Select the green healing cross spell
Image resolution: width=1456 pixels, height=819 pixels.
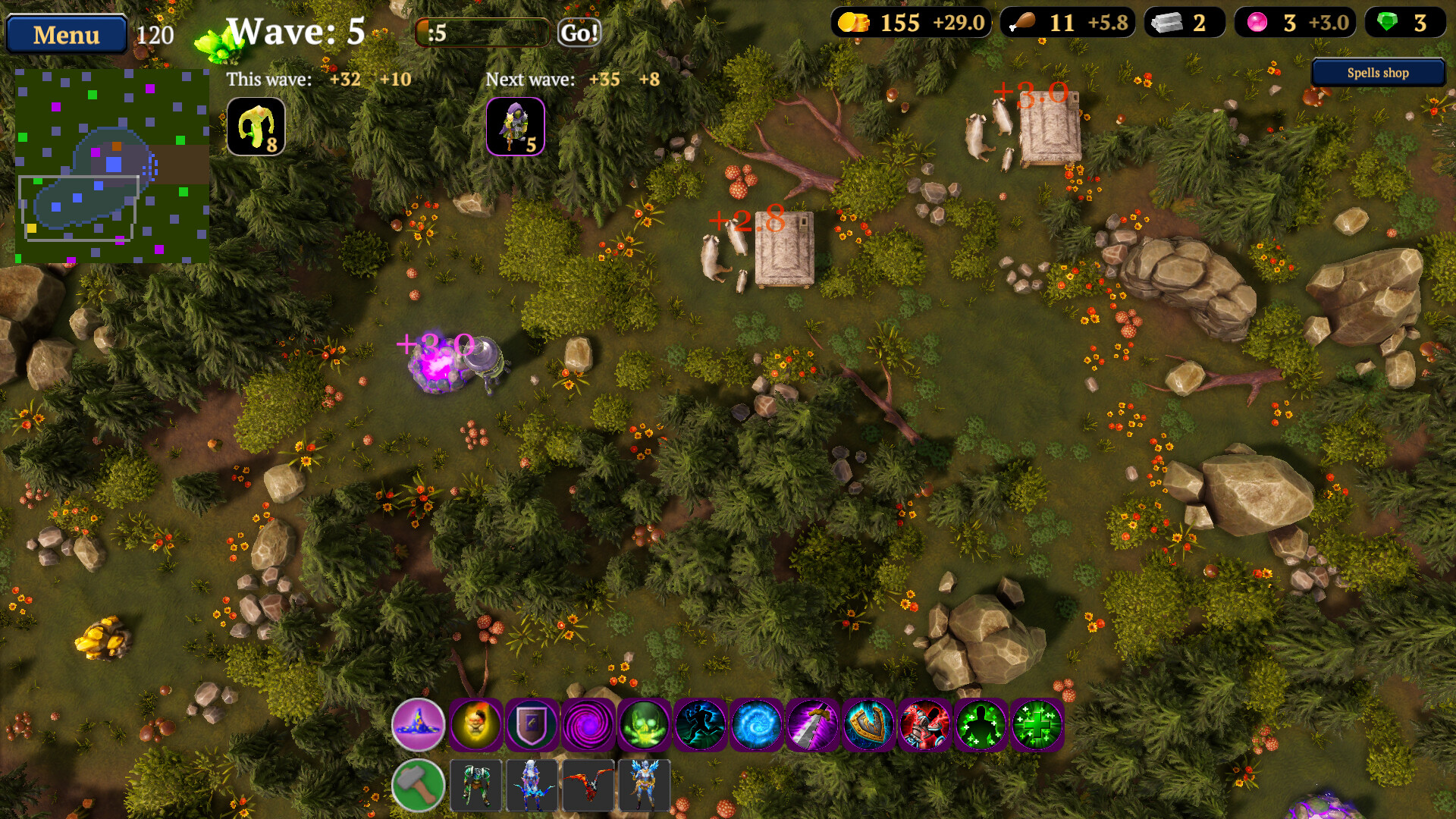tap(1034, 726)
